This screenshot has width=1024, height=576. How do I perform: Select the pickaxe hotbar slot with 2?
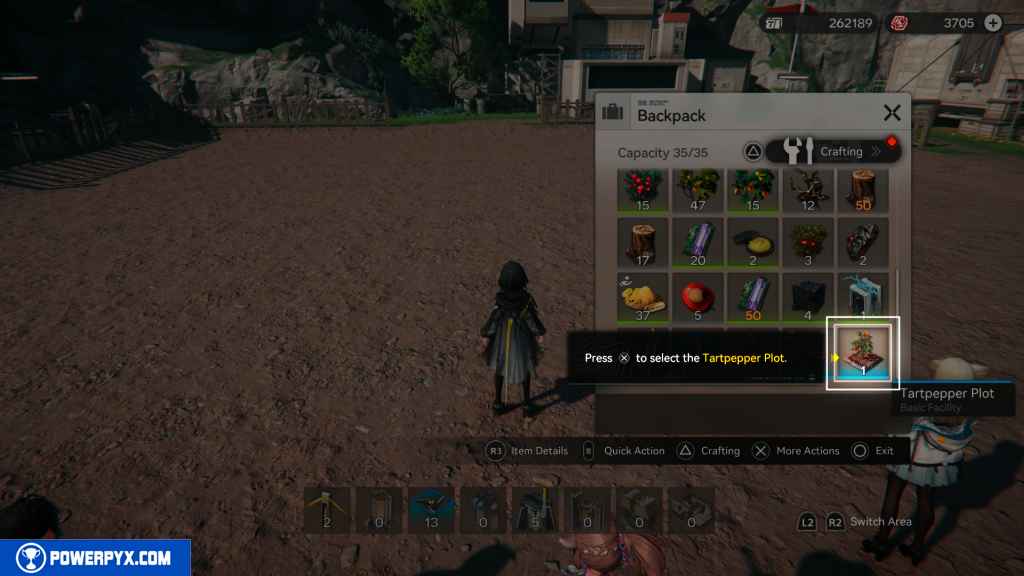(328, 509)
